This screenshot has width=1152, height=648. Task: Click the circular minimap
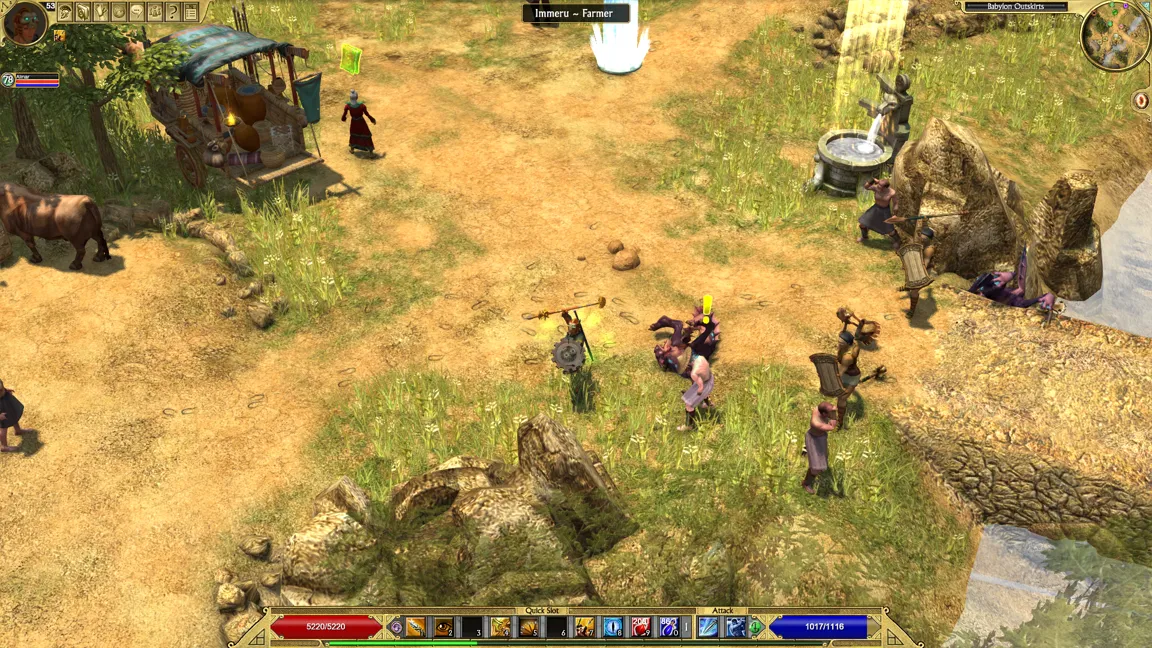coord(1113,36)
